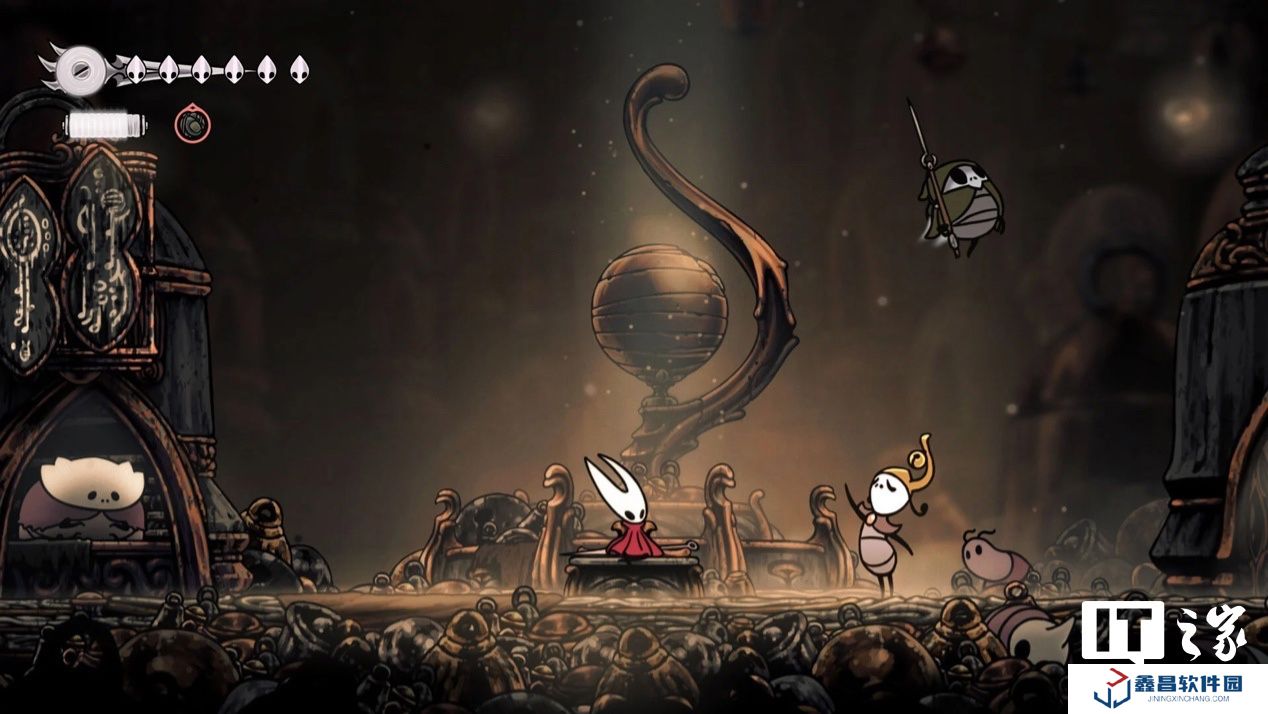Click the equipped tool icon in red ring
This screenshot has height=714, width=1268.
pos(193,125)
